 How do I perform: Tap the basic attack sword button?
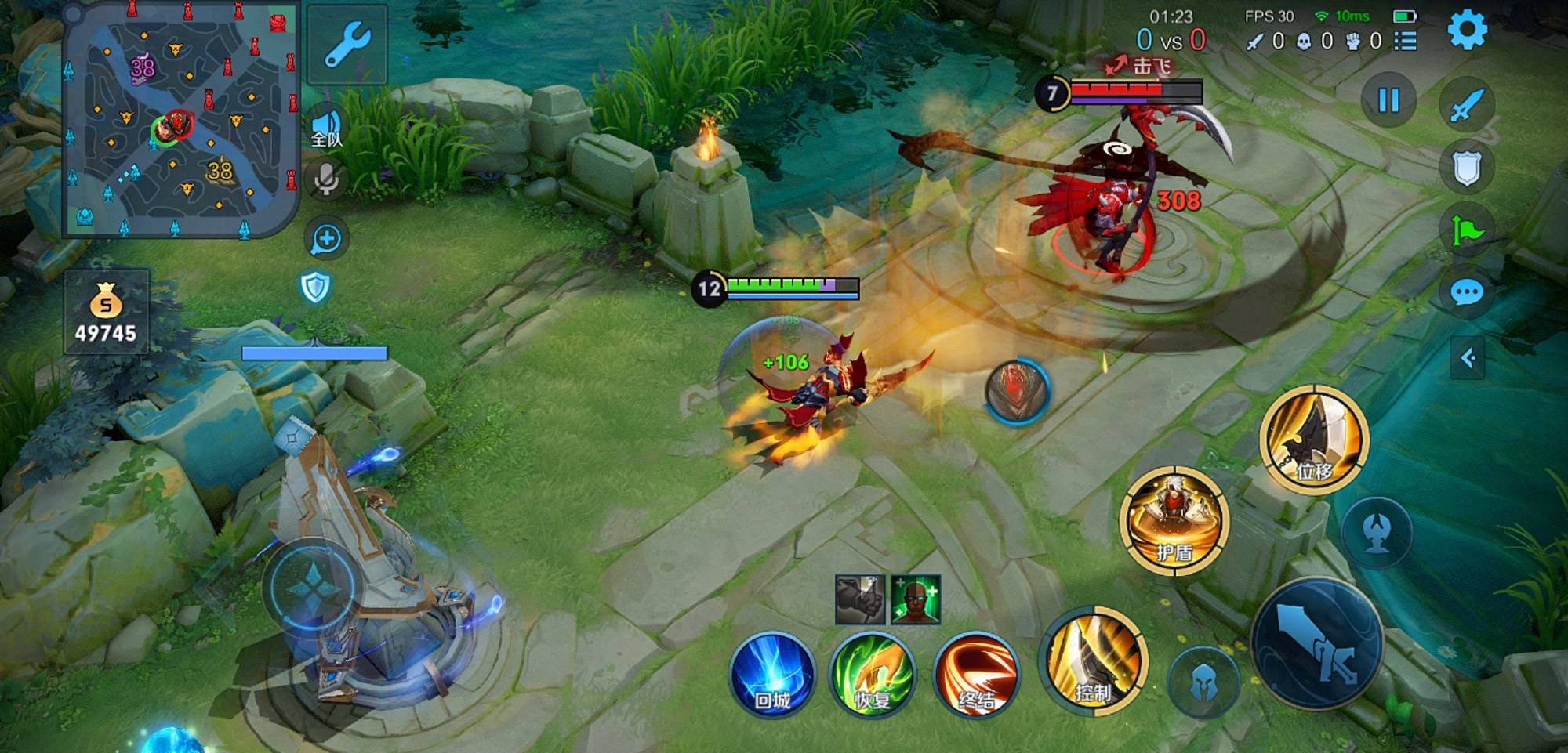click(x=1317, y=643)
